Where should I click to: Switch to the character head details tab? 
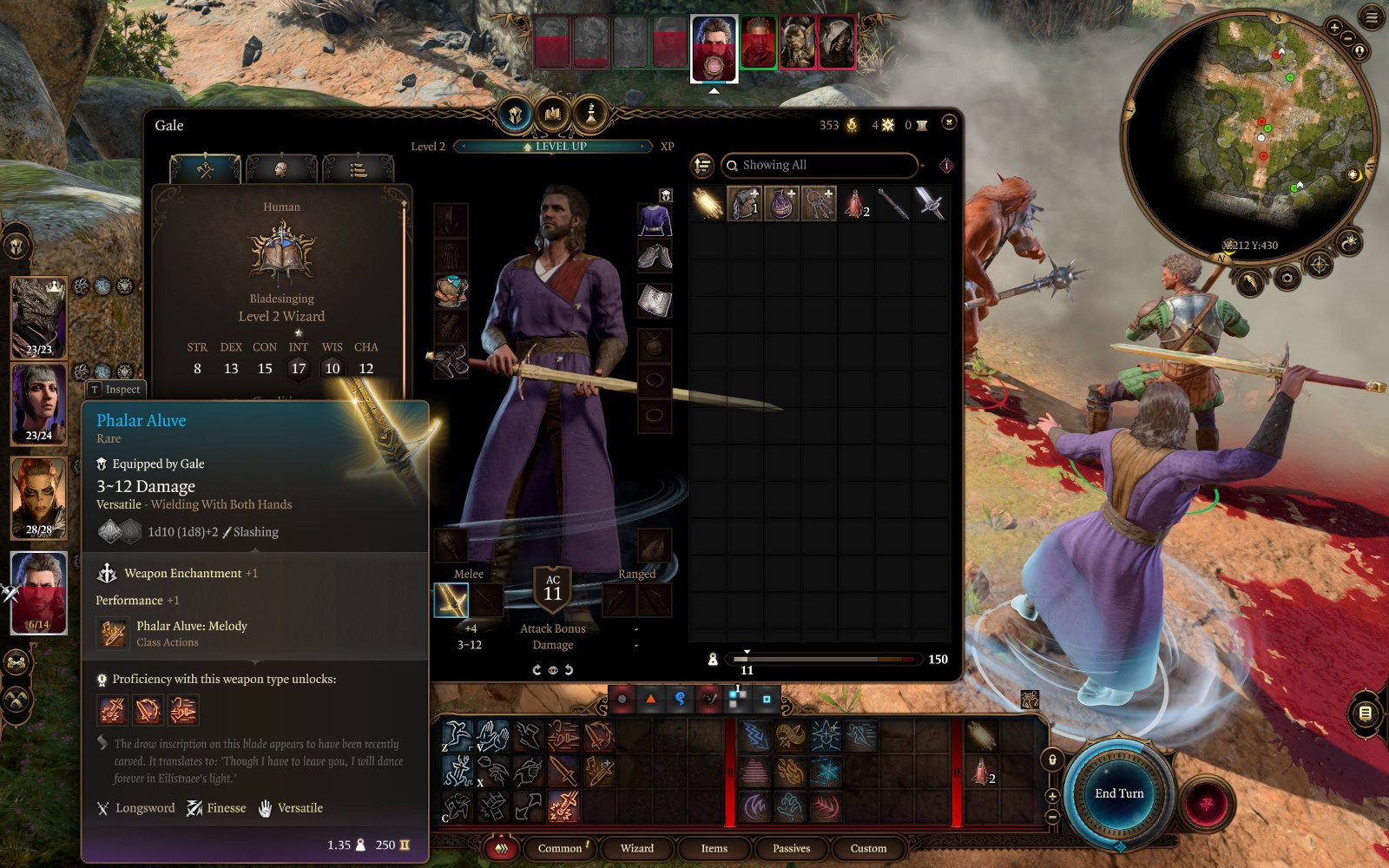pyautogui.click(x=281, y=168)
